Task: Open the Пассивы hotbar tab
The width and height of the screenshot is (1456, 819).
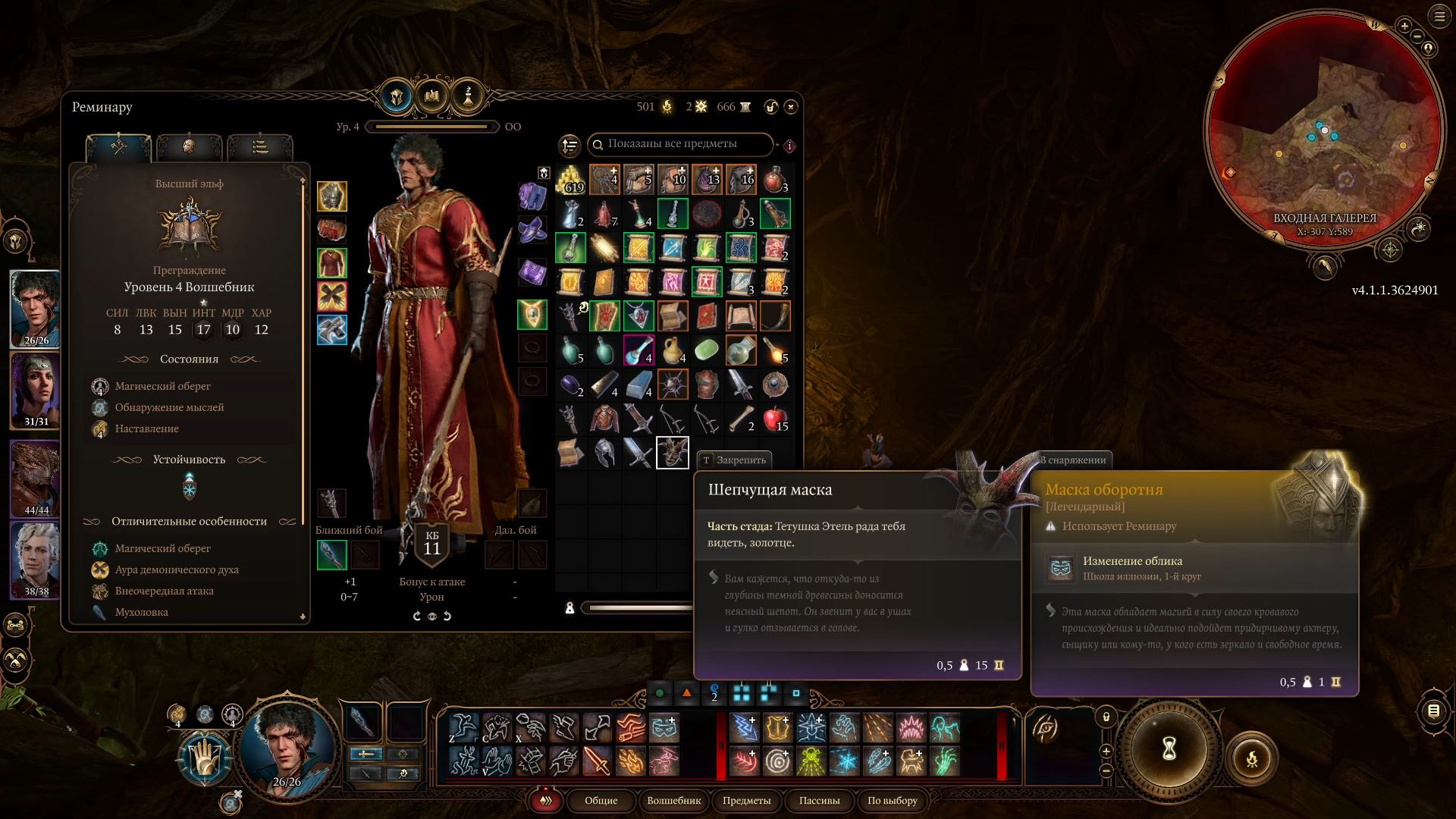Action: (819, 800)
